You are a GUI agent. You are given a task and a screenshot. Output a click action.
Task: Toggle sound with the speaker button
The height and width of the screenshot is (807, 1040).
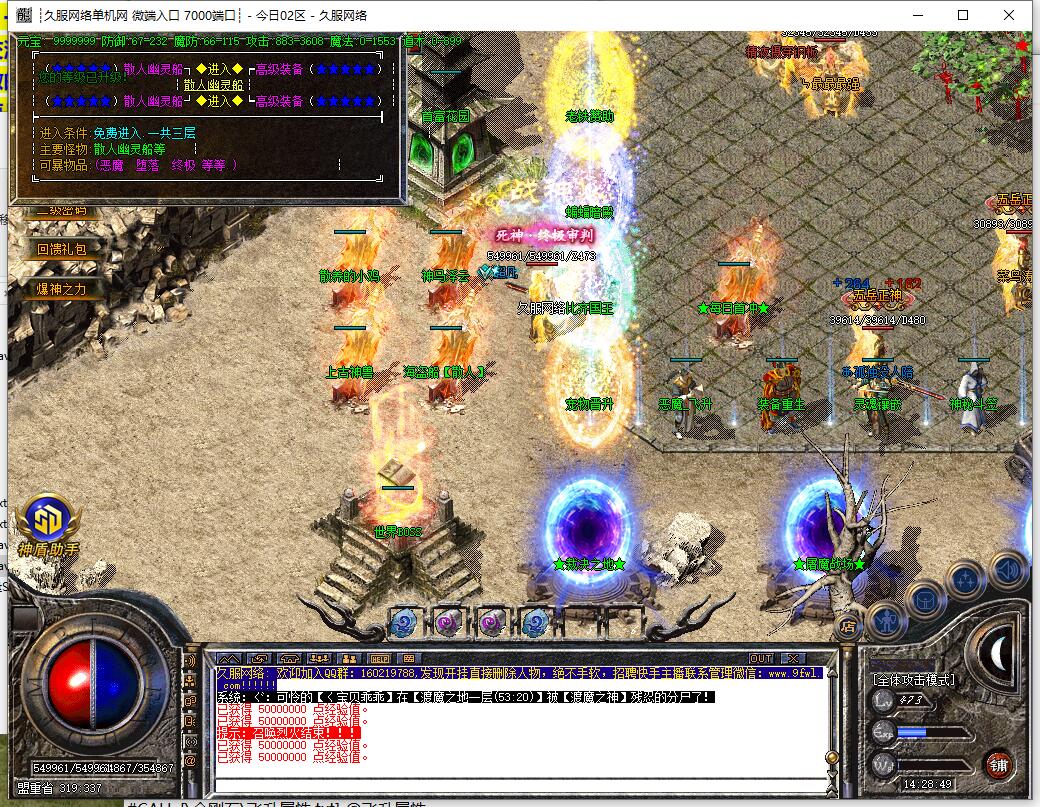1007,569
